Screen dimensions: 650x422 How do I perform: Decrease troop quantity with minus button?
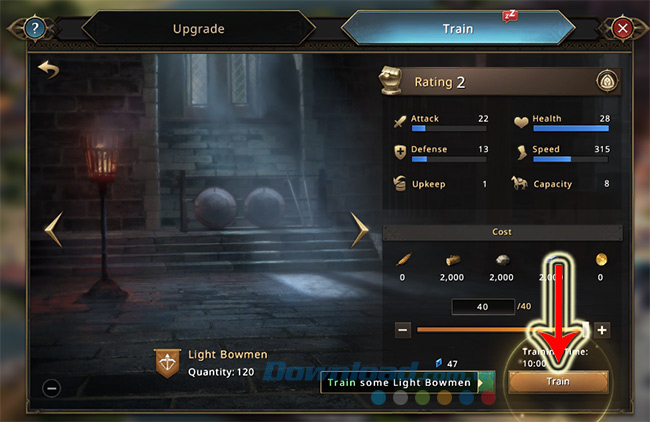(402, 329)
